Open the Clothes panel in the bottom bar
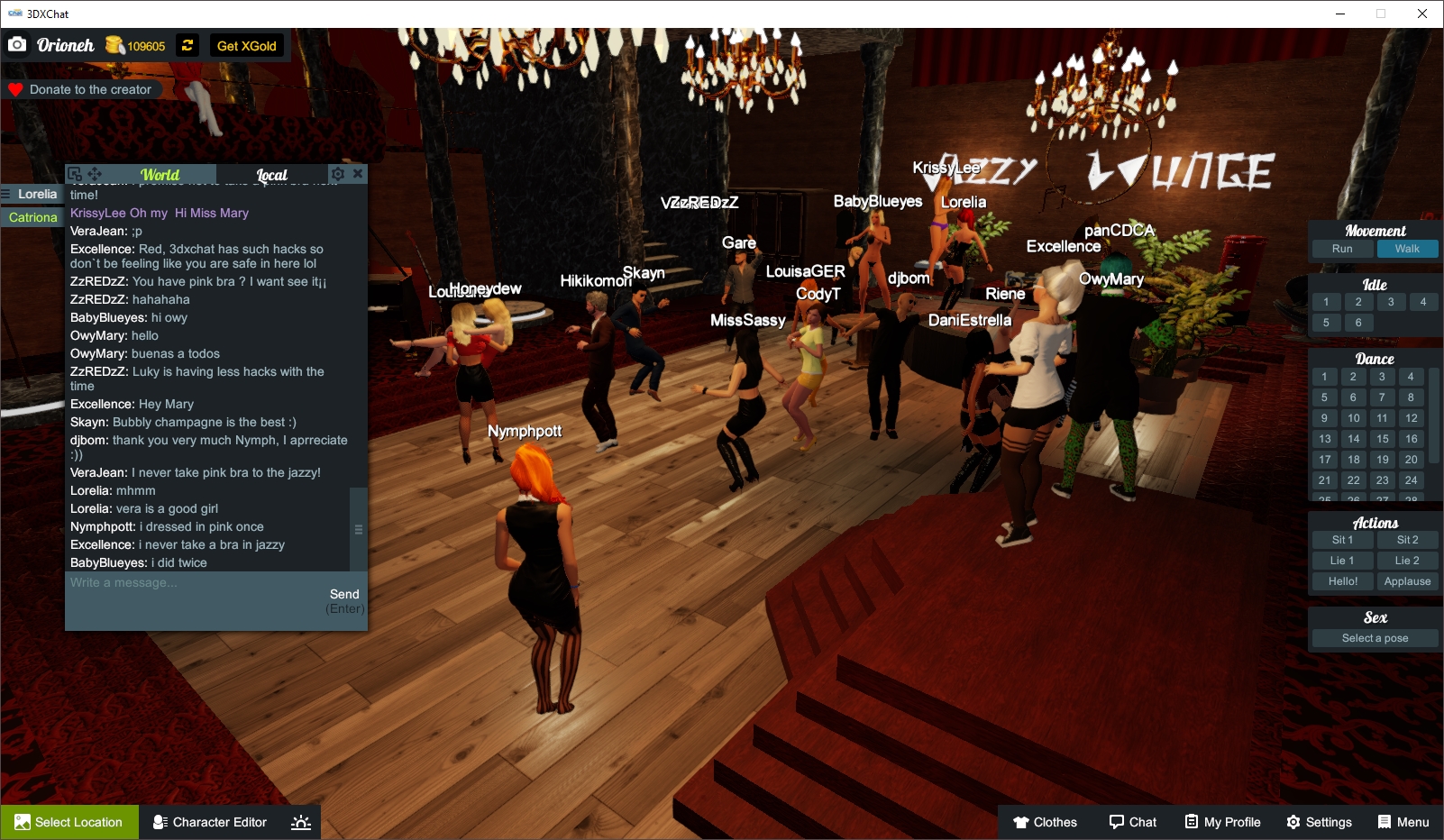 [1044, 822]
